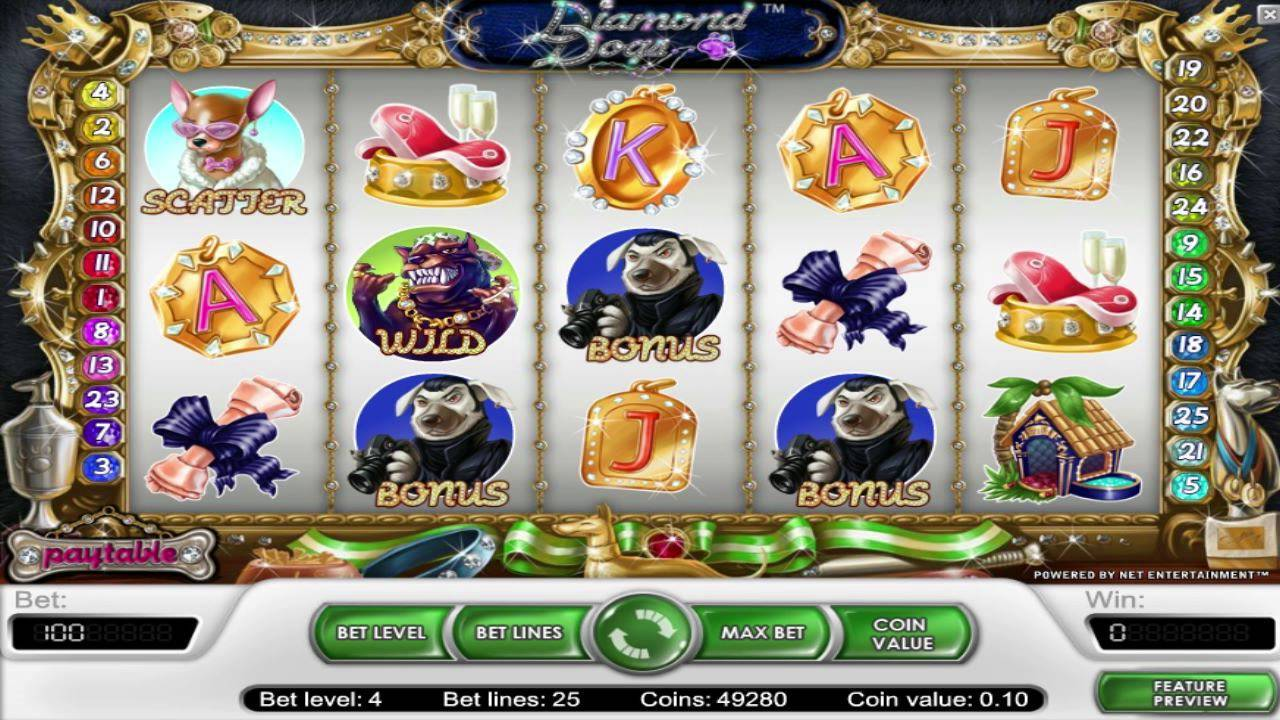Spin the reels with the green arrows button

[641, 633]
